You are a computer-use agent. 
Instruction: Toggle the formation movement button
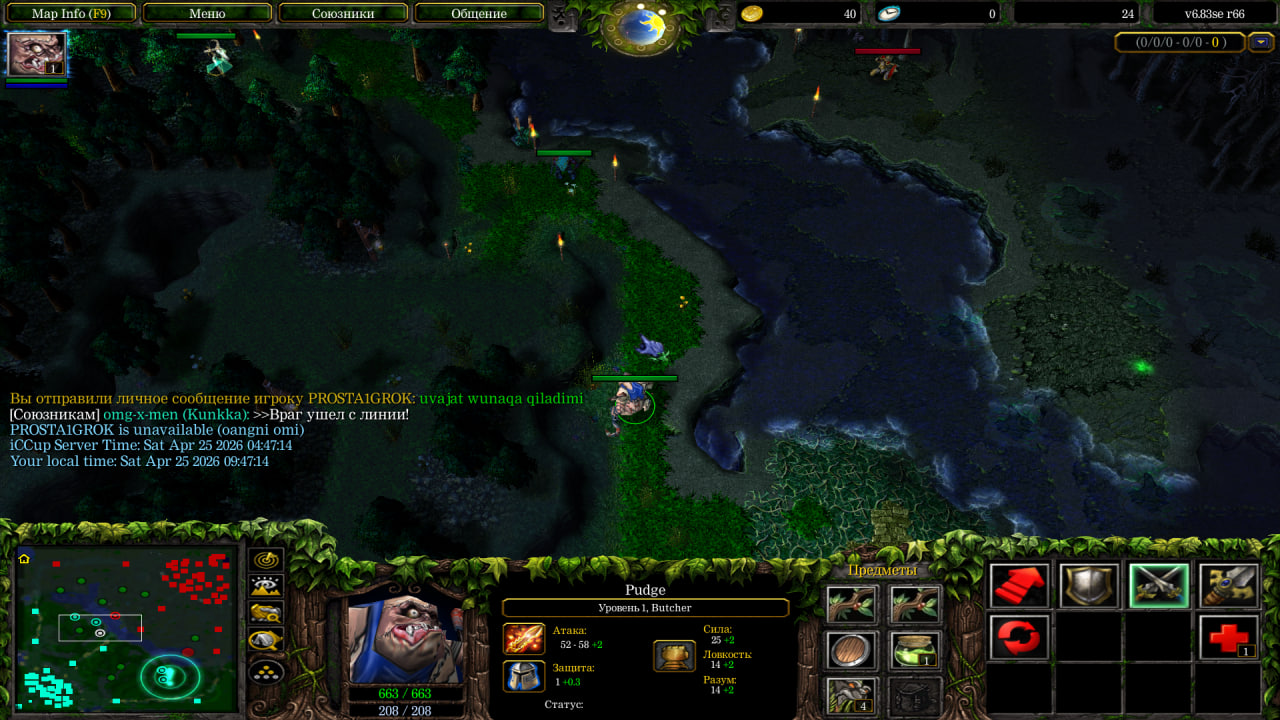point(267,670)
